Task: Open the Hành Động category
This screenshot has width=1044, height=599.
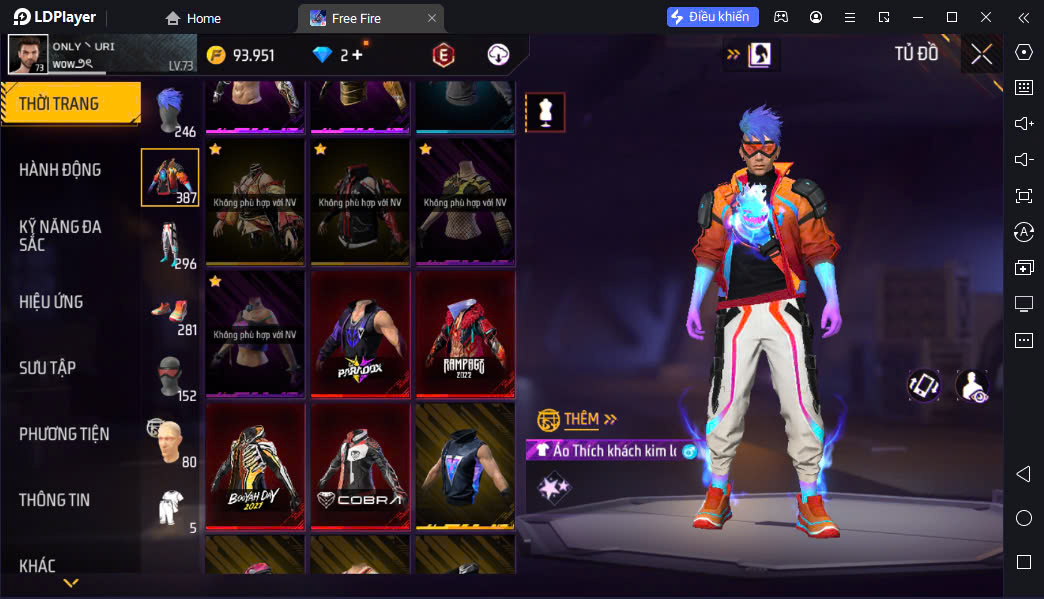Action: point(60,170)
